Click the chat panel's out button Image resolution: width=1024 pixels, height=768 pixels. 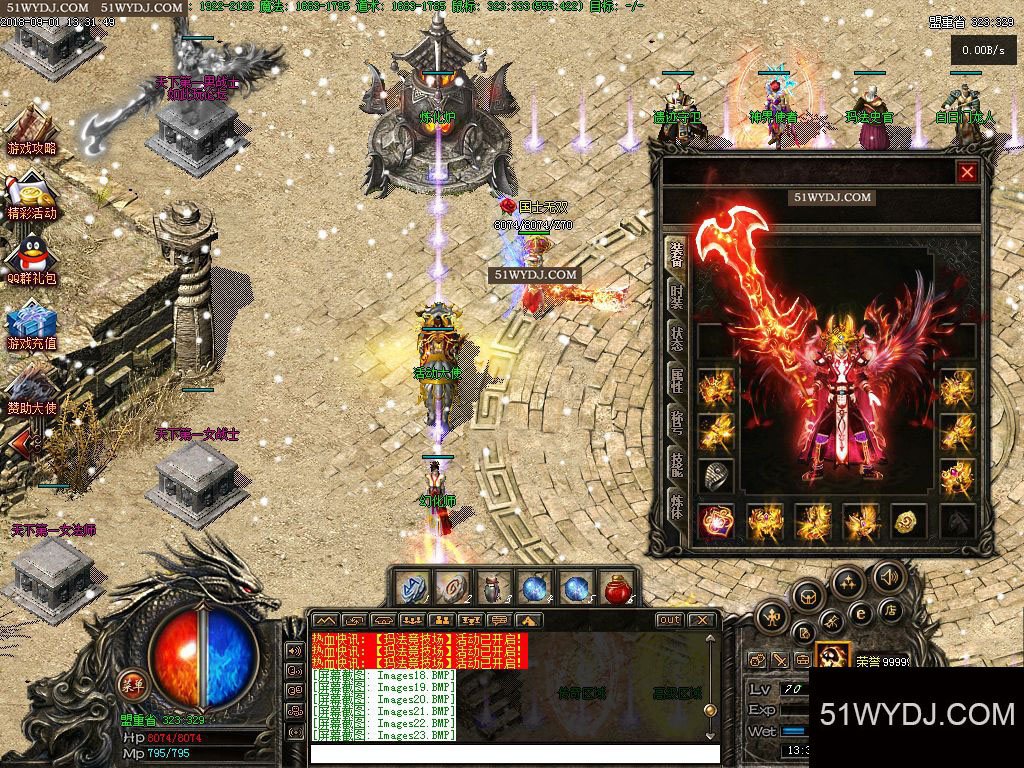coord(669,620)
